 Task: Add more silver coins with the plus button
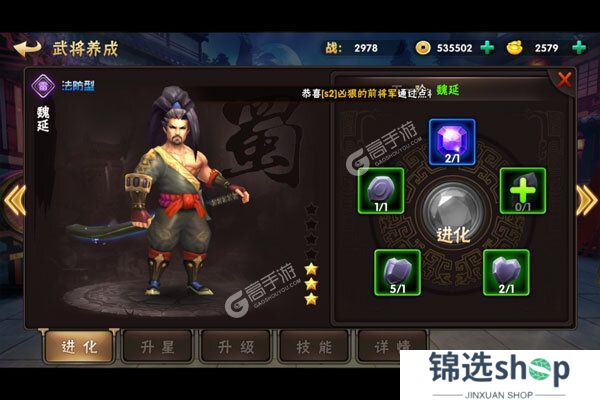(x=487, y=47)
